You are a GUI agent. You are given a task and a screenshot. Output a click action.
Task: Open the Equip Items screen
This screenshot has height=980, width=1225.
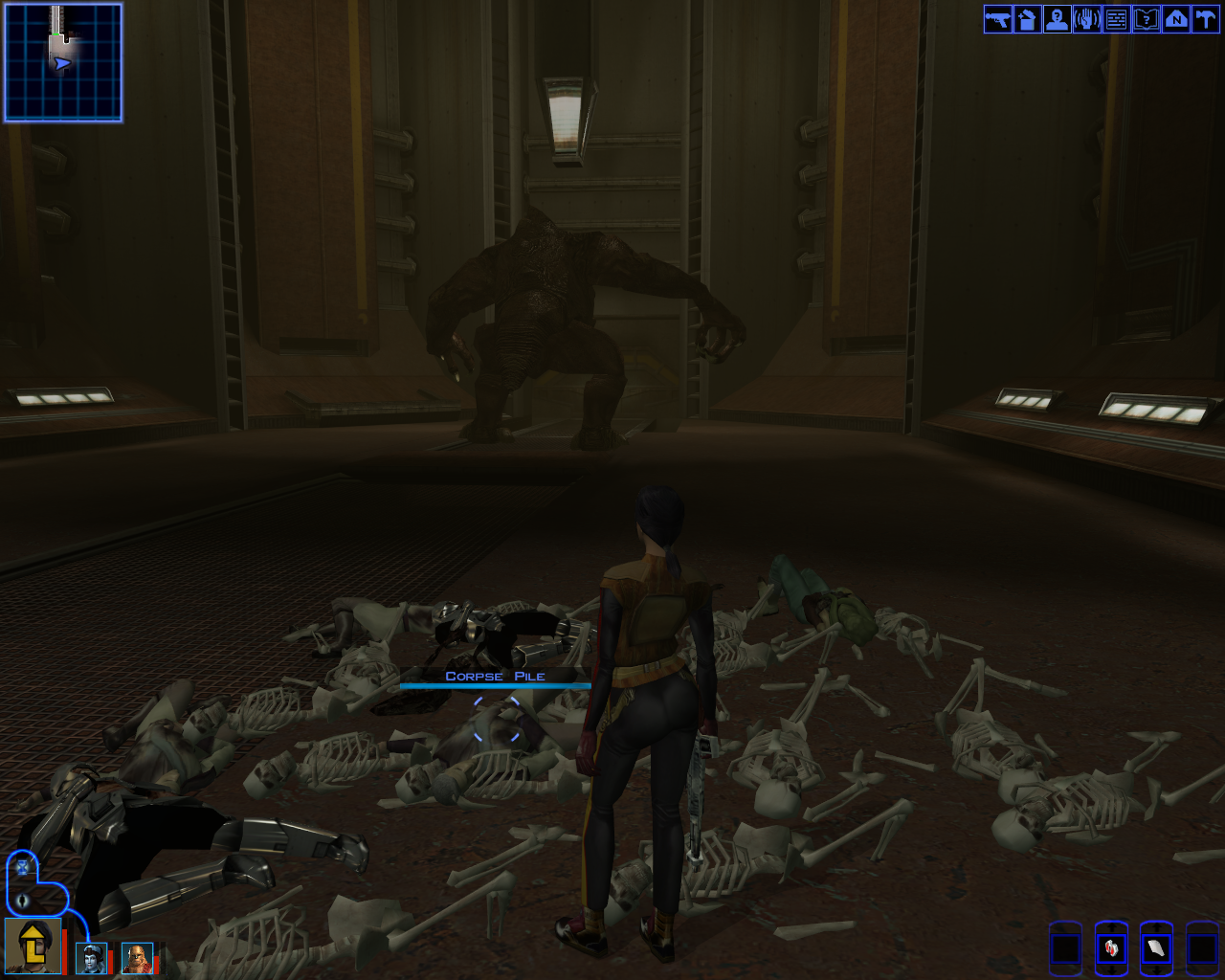996,19
